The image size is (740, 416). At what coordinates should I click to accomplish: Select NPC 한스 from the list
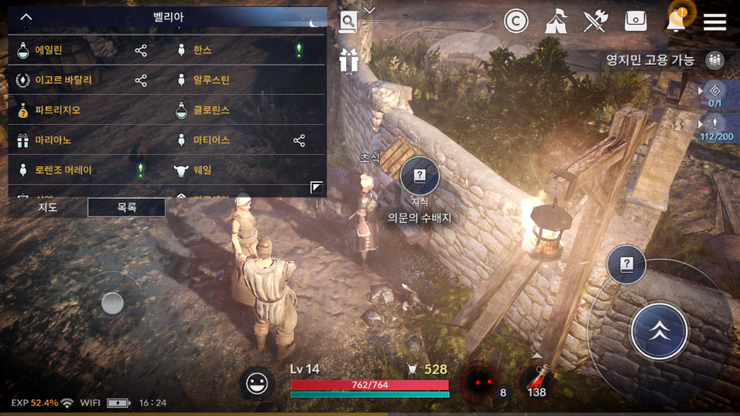(x=203, y=50)
